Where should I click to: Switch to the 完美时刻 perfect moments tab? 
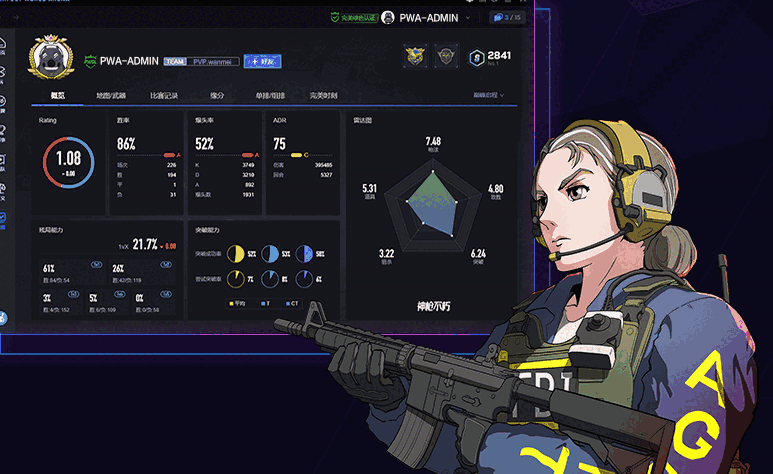(x=323, y=96)
